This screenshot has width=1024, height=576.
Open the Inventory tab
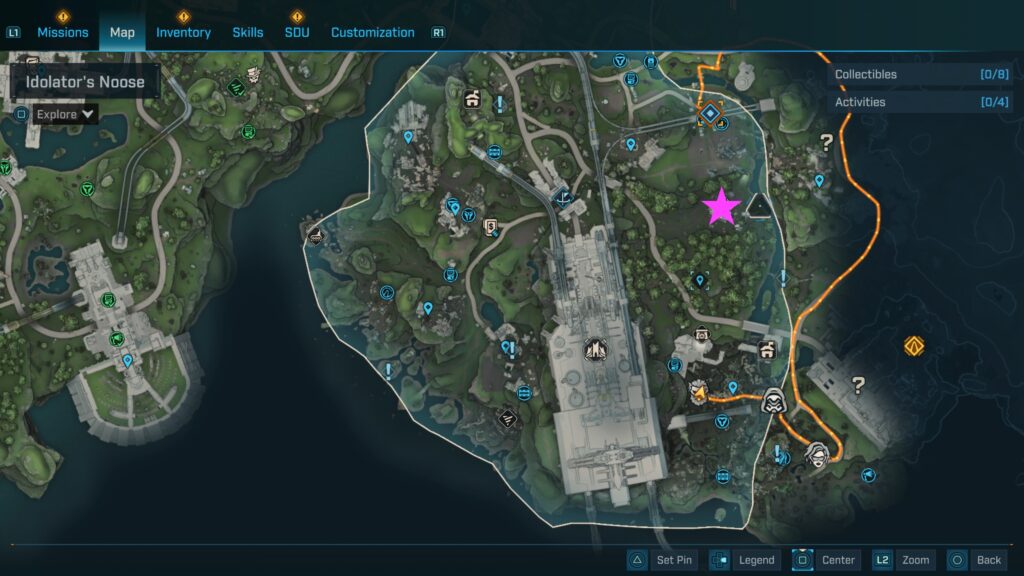point(183,32)
